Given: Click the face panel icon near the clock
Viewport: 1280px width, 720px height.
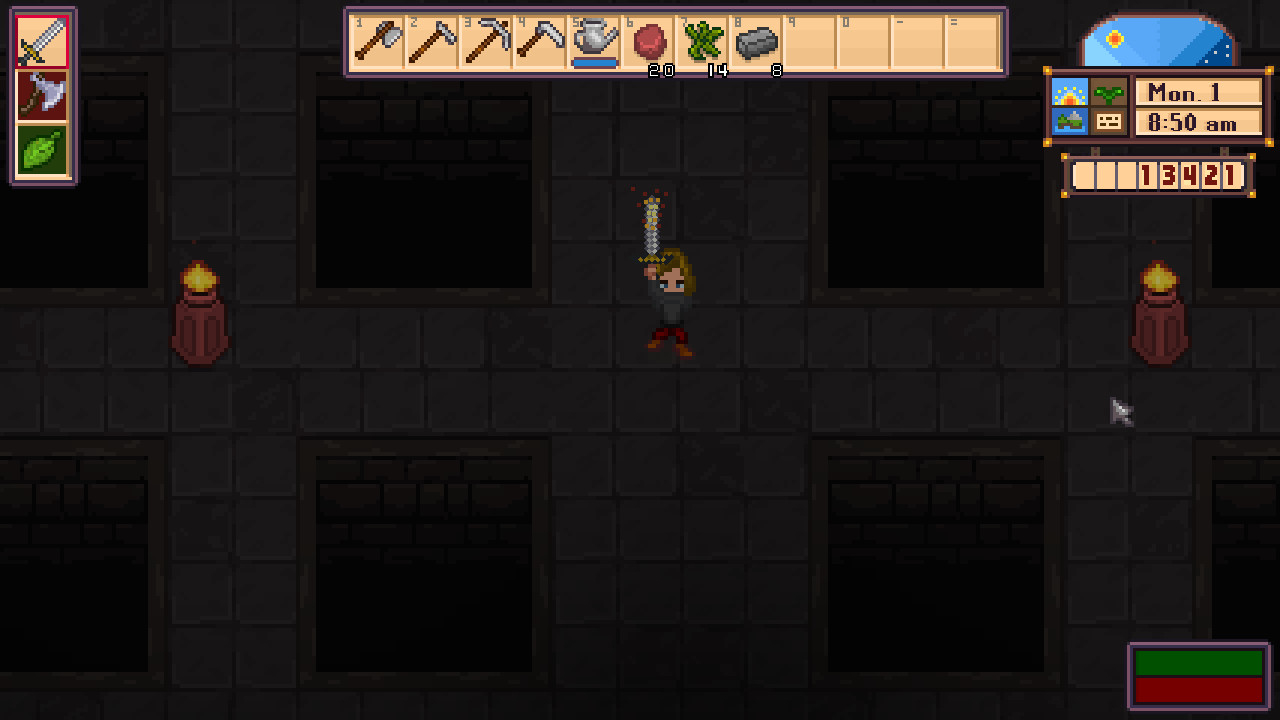Looking at the screenshot, I should coord(1110,121).
